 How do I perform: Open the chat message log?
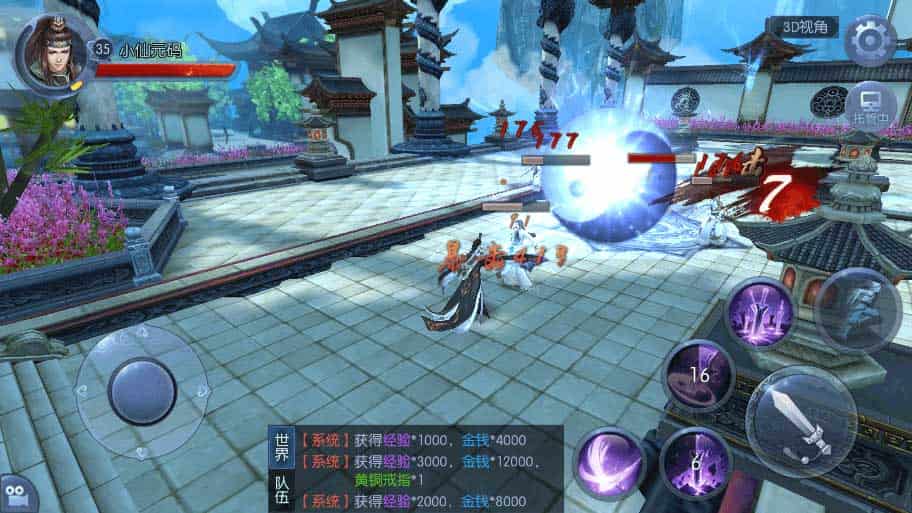tap(440, 470)
